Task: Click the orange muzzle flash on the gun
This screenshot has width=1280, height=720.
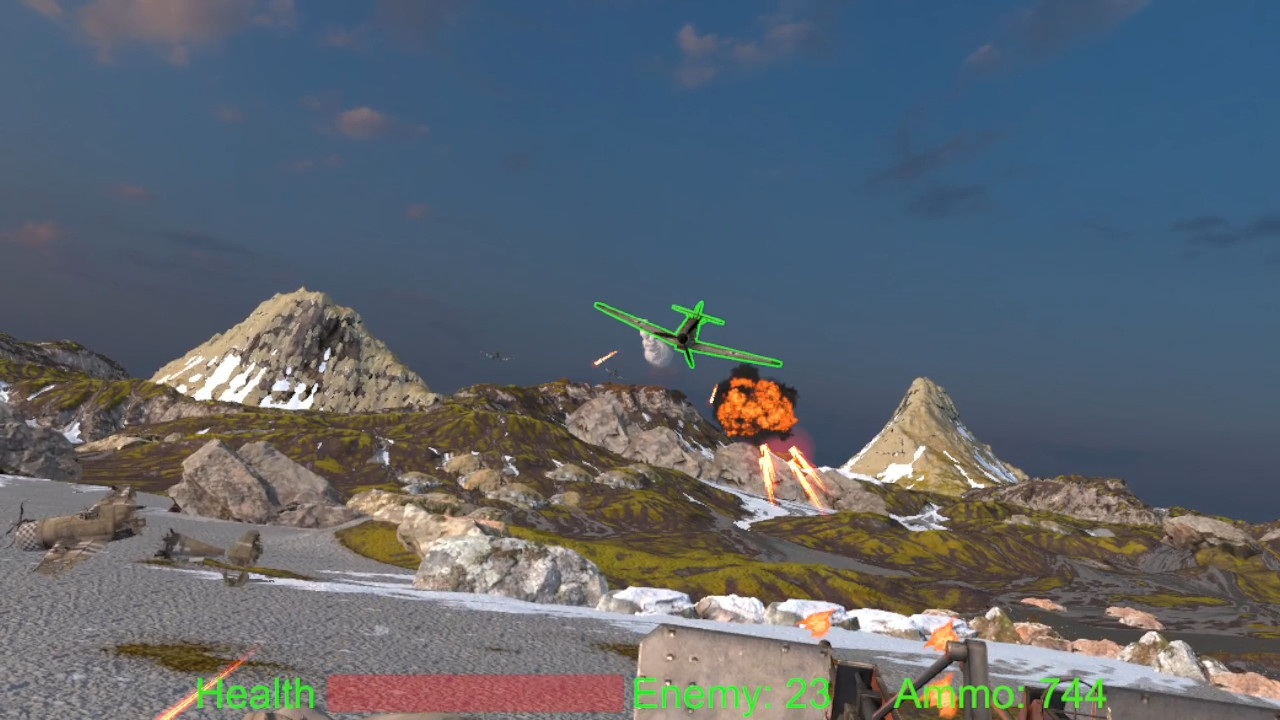Action: pyautogui.click(x=815, y=623)
